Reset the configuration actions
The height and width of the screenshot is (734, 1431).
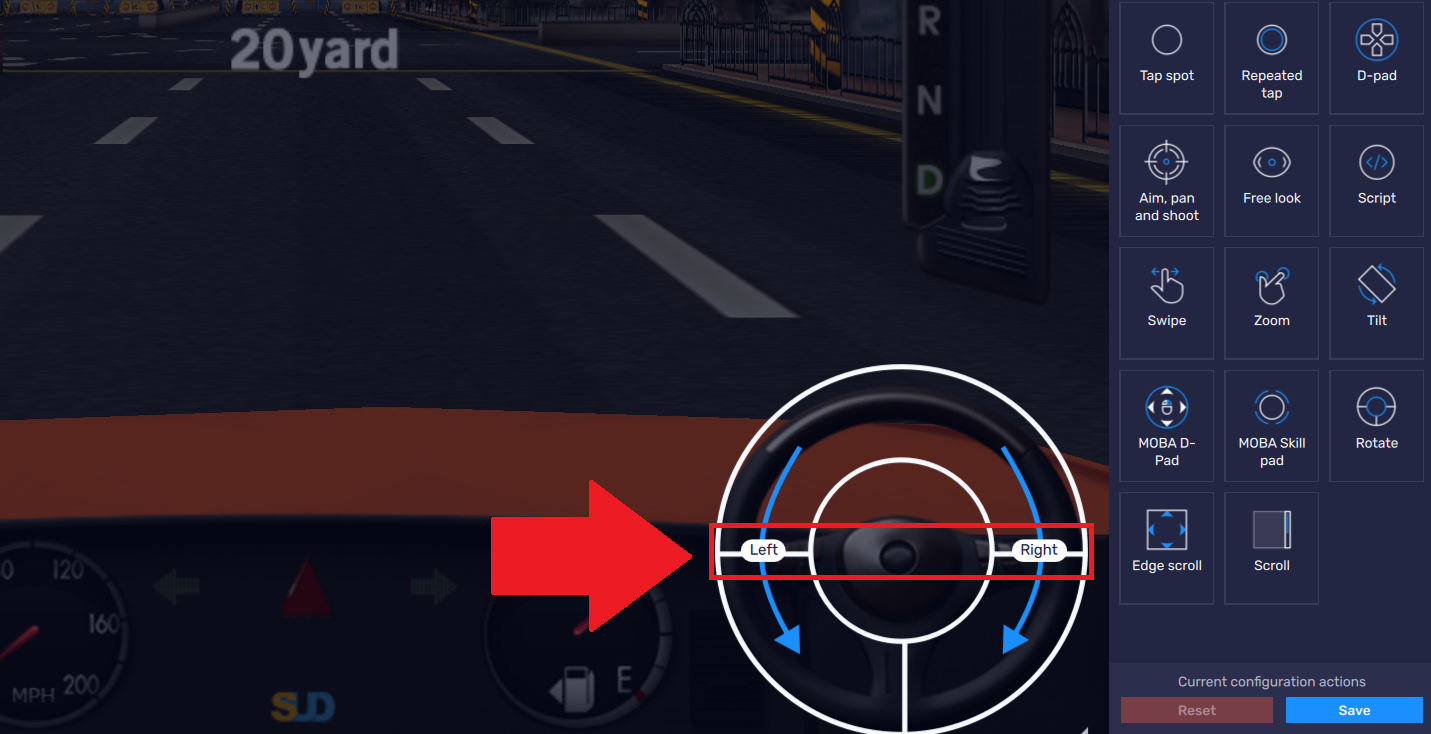(x=1196, y=710)
